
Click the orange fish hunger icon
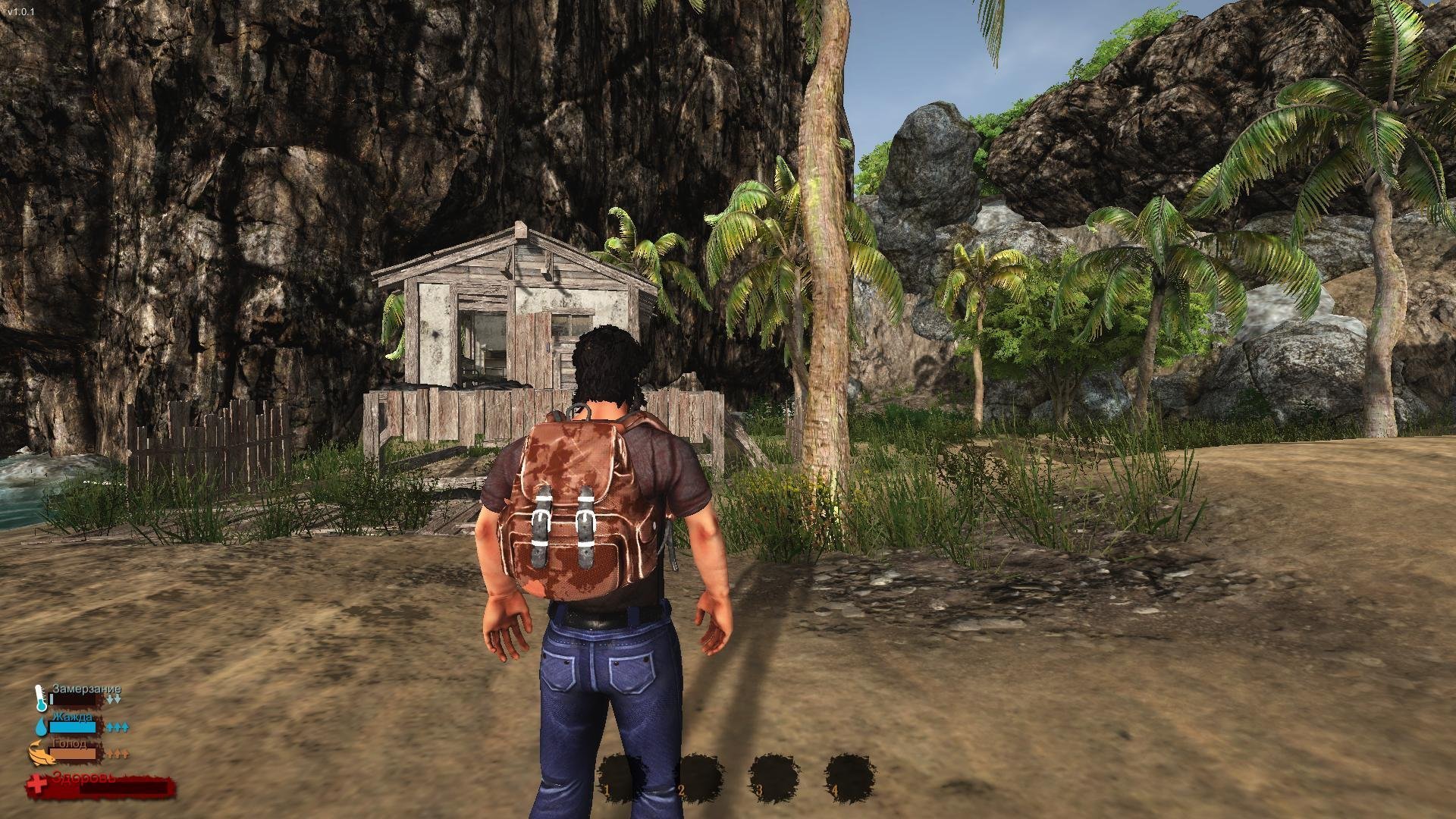coord(39,753)
